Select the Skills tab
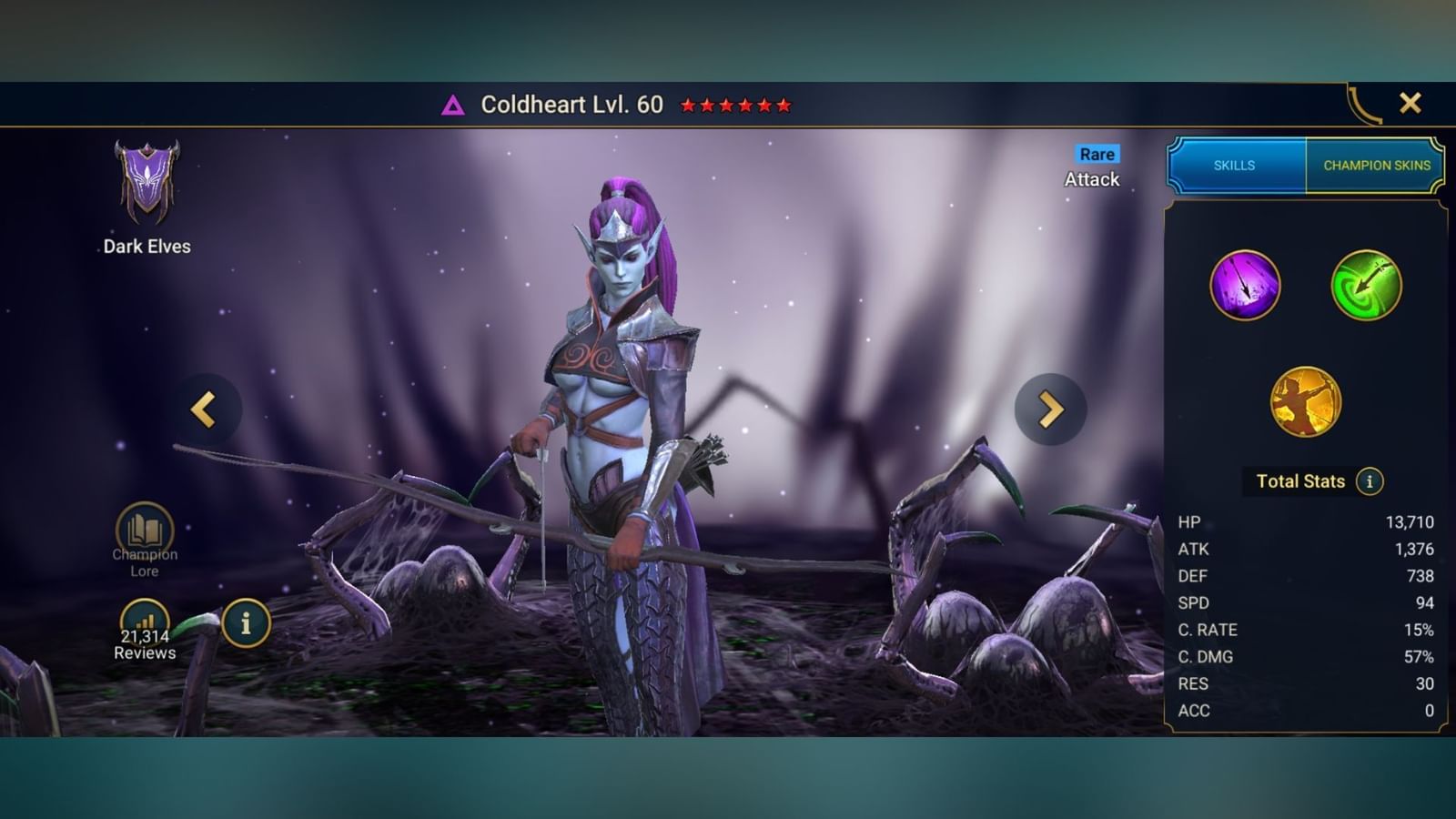The image size is (1456, 819). pyautogui.click(x=1234, y=166)
